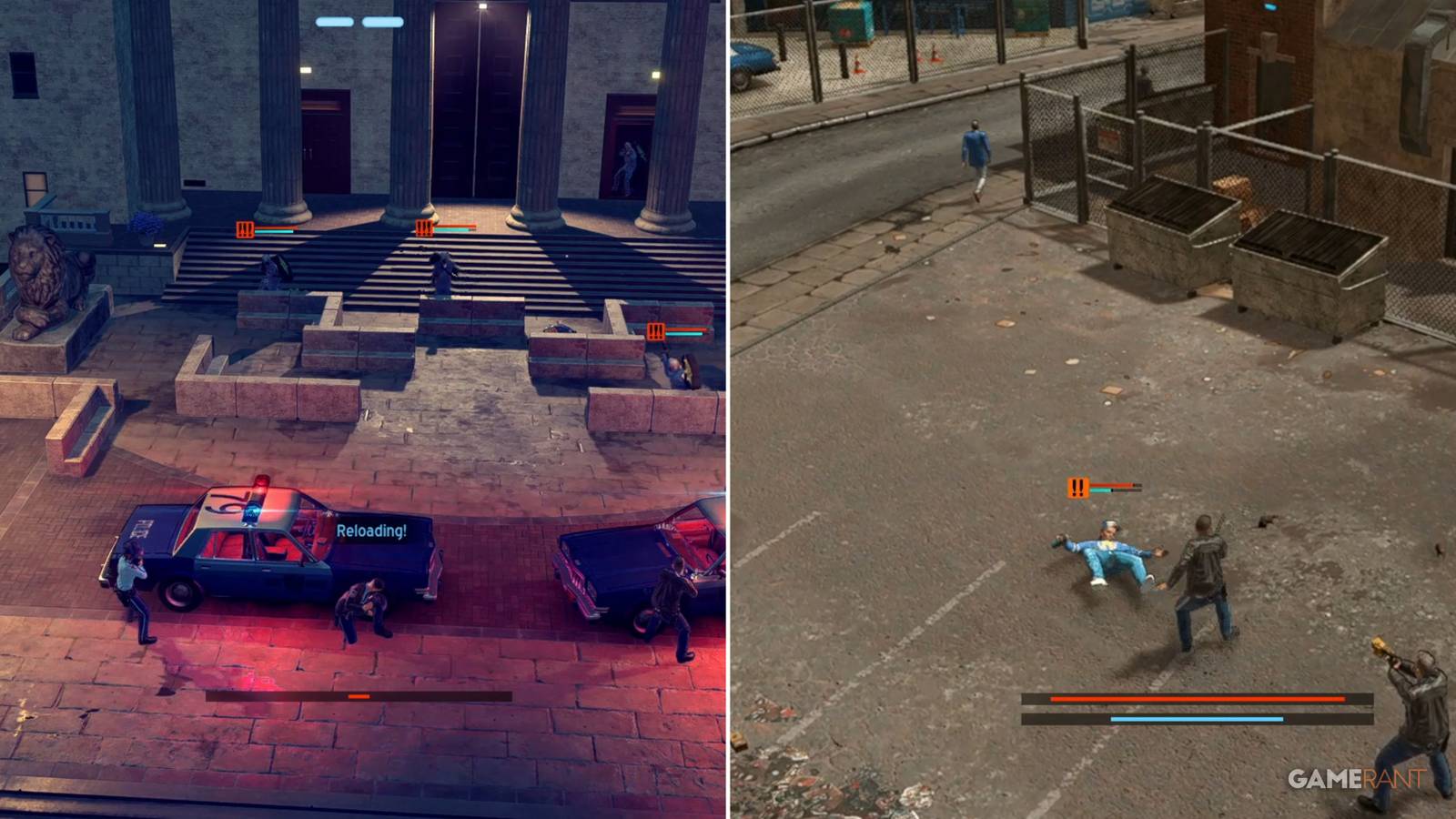Viewport: 1456px width, 819px height.
Task: Toggle the blue shield segment of the stairway enemy's bar
Action: 273,233
